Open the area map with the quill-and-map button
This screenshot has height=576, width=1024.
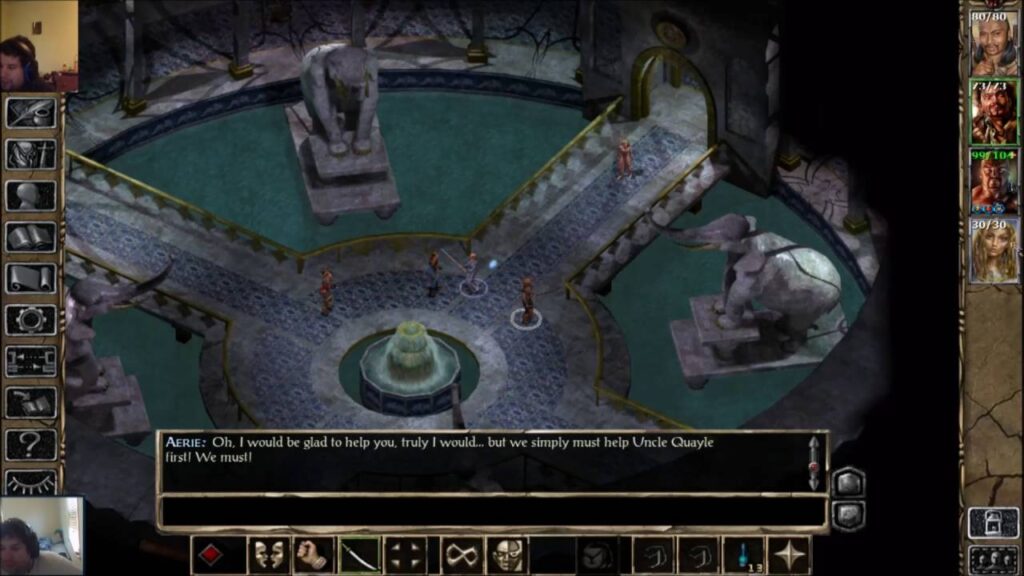coord(31,112)
